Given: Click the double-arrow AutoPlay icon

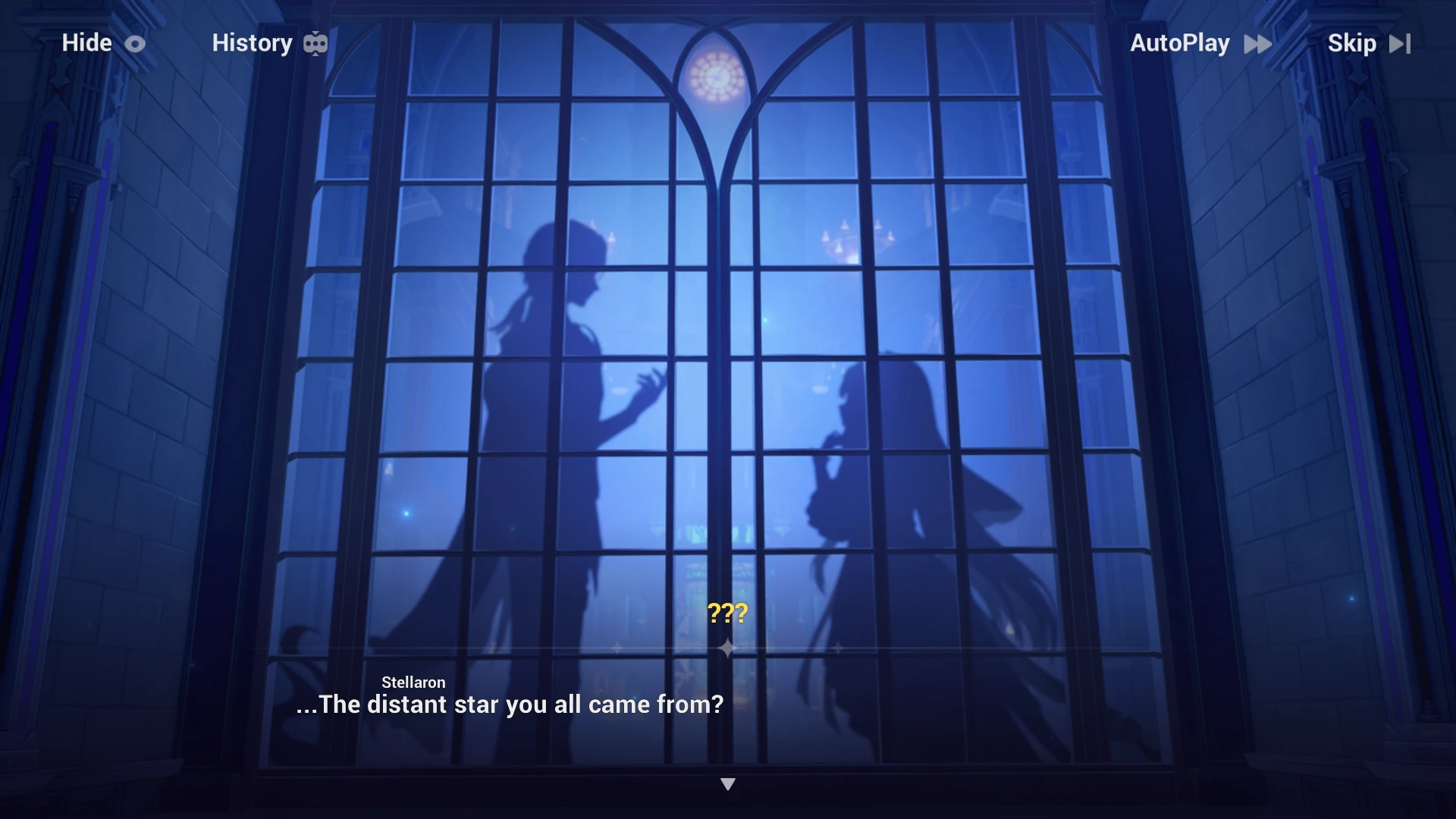Looking at the screenshot, I should (1257, 44).
